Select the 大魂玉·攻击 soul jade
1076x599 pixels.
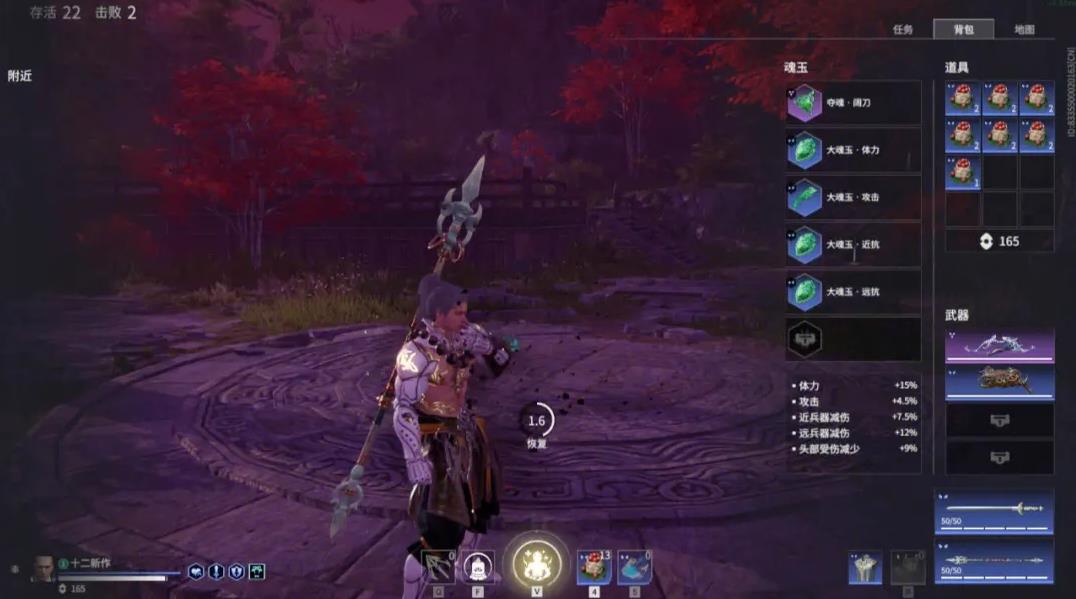853,197
